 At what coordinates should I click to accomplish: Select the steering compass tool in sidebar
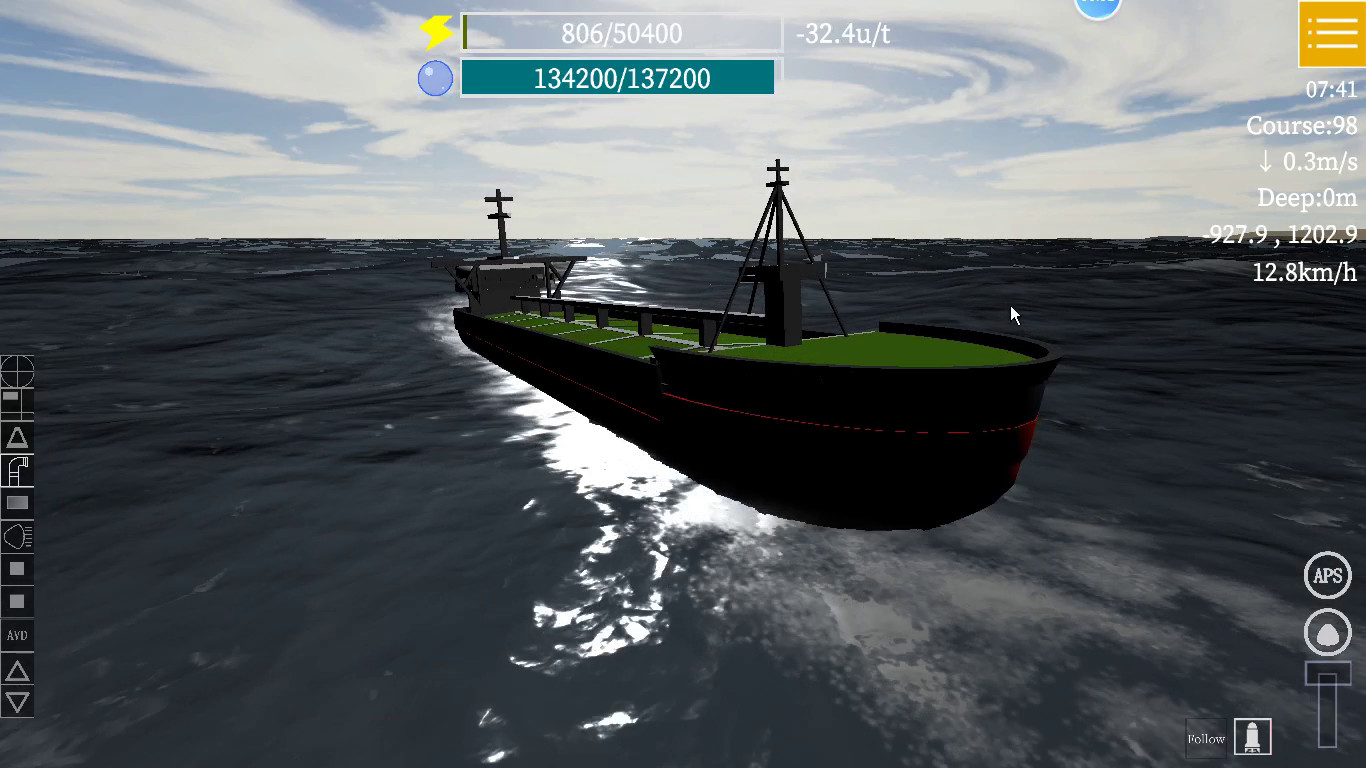pos(18,371)
